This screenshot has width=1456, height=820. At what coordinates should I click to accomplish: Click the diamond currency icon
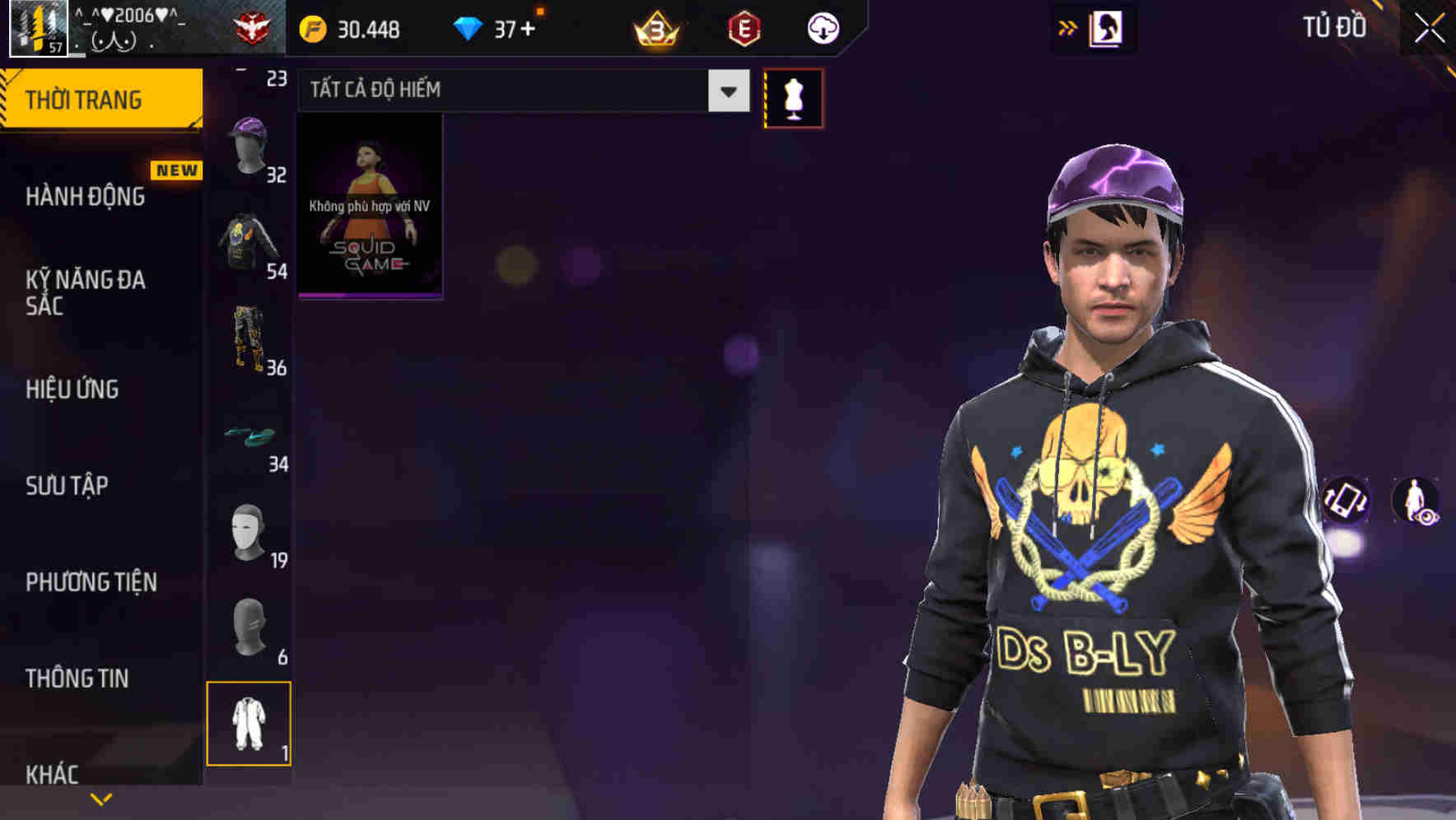pyautogui.click(x=468, y=27)
